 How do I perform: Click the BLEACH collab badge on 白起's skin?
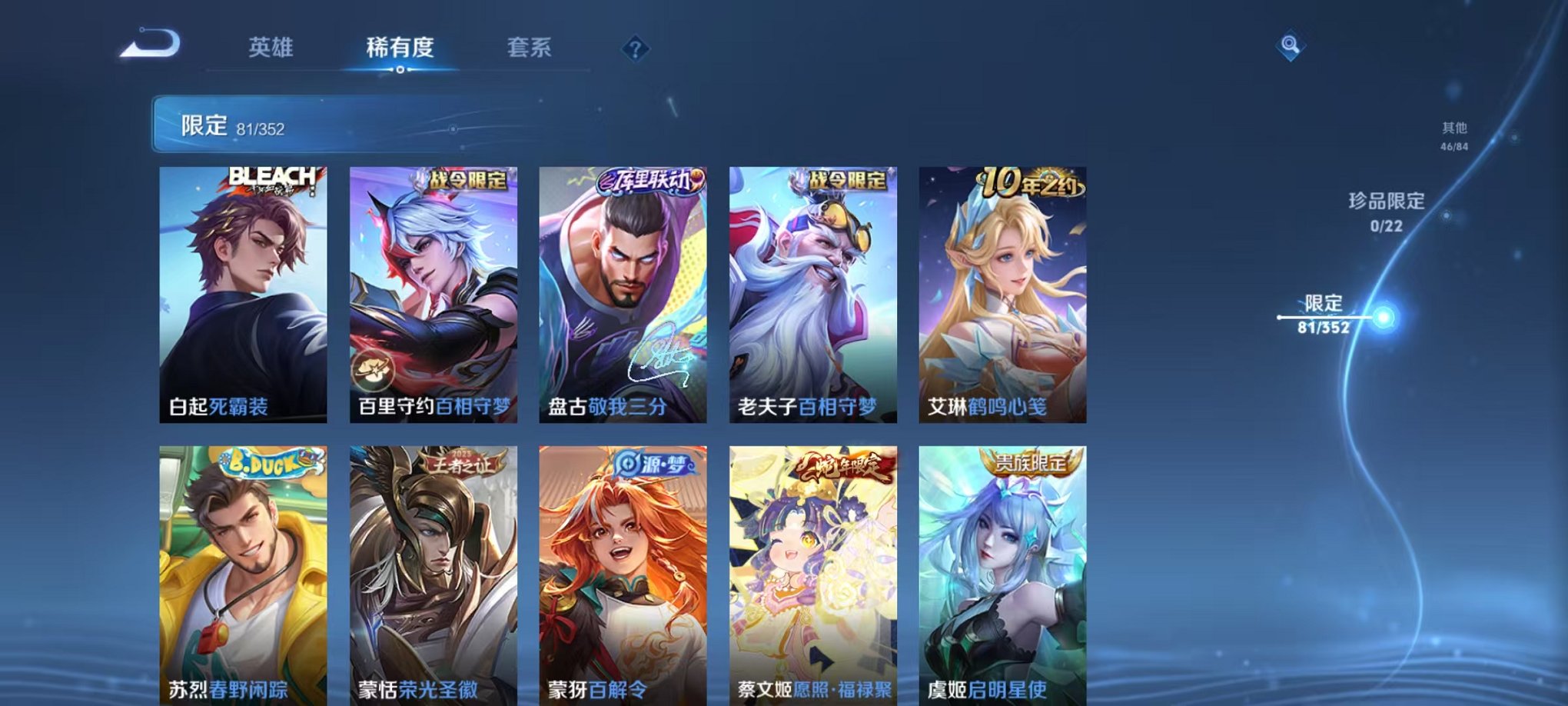272,177
